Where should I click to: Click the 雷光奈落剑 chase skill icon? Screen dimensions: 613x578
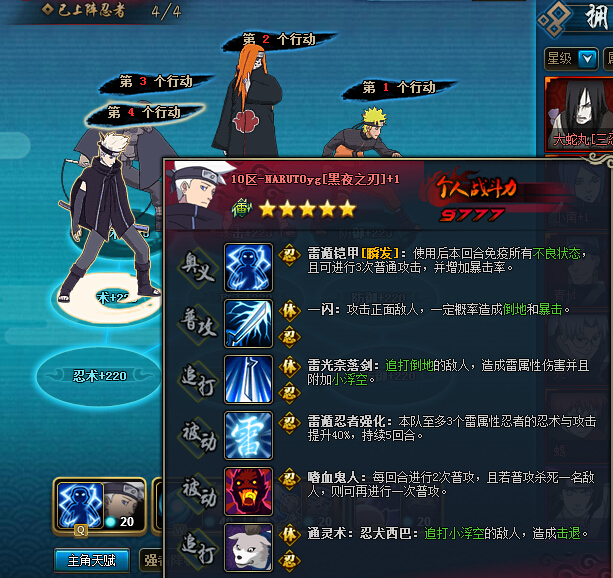247,379
